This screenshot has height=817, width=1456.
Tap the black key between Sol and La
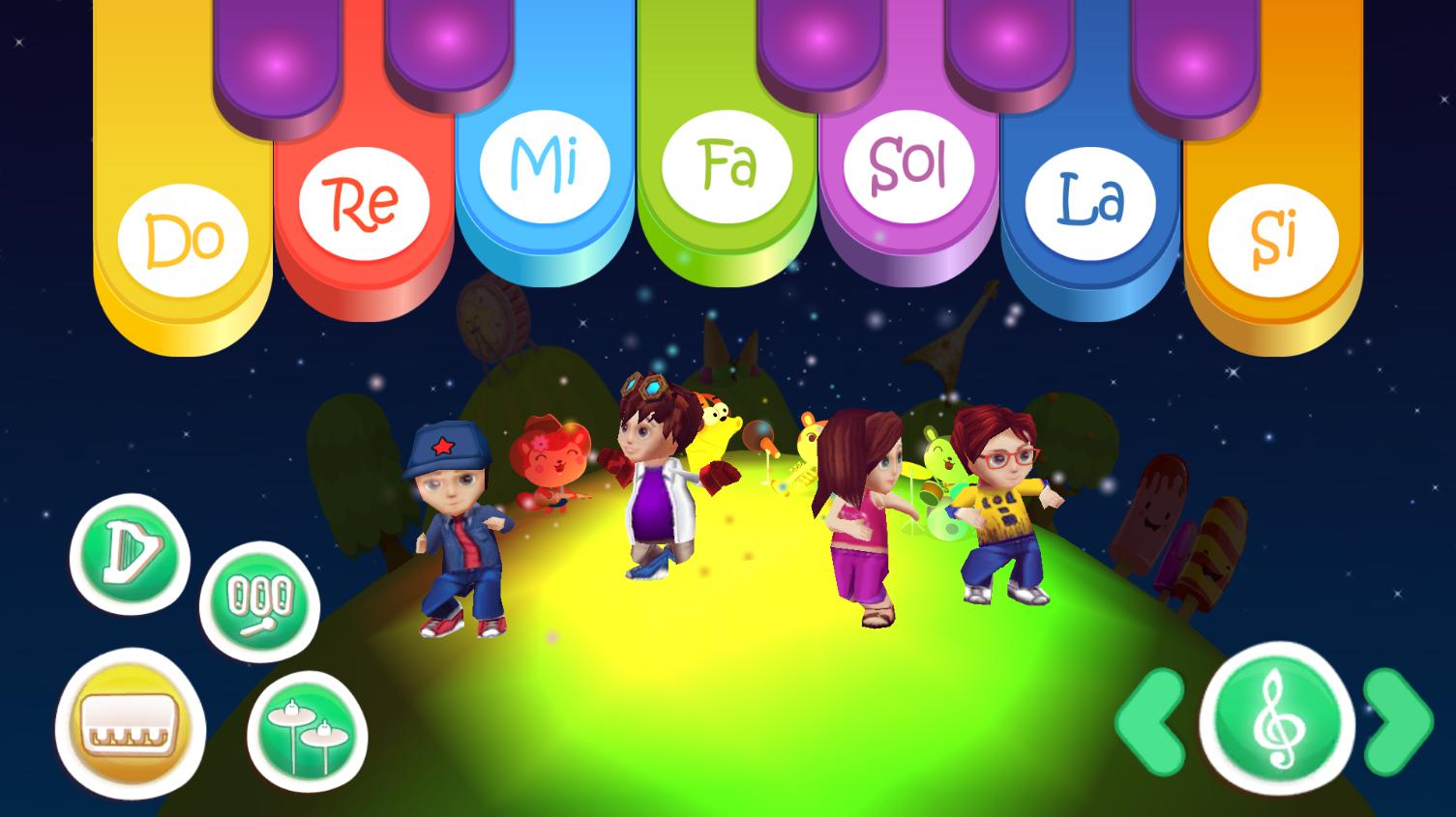1006,44
